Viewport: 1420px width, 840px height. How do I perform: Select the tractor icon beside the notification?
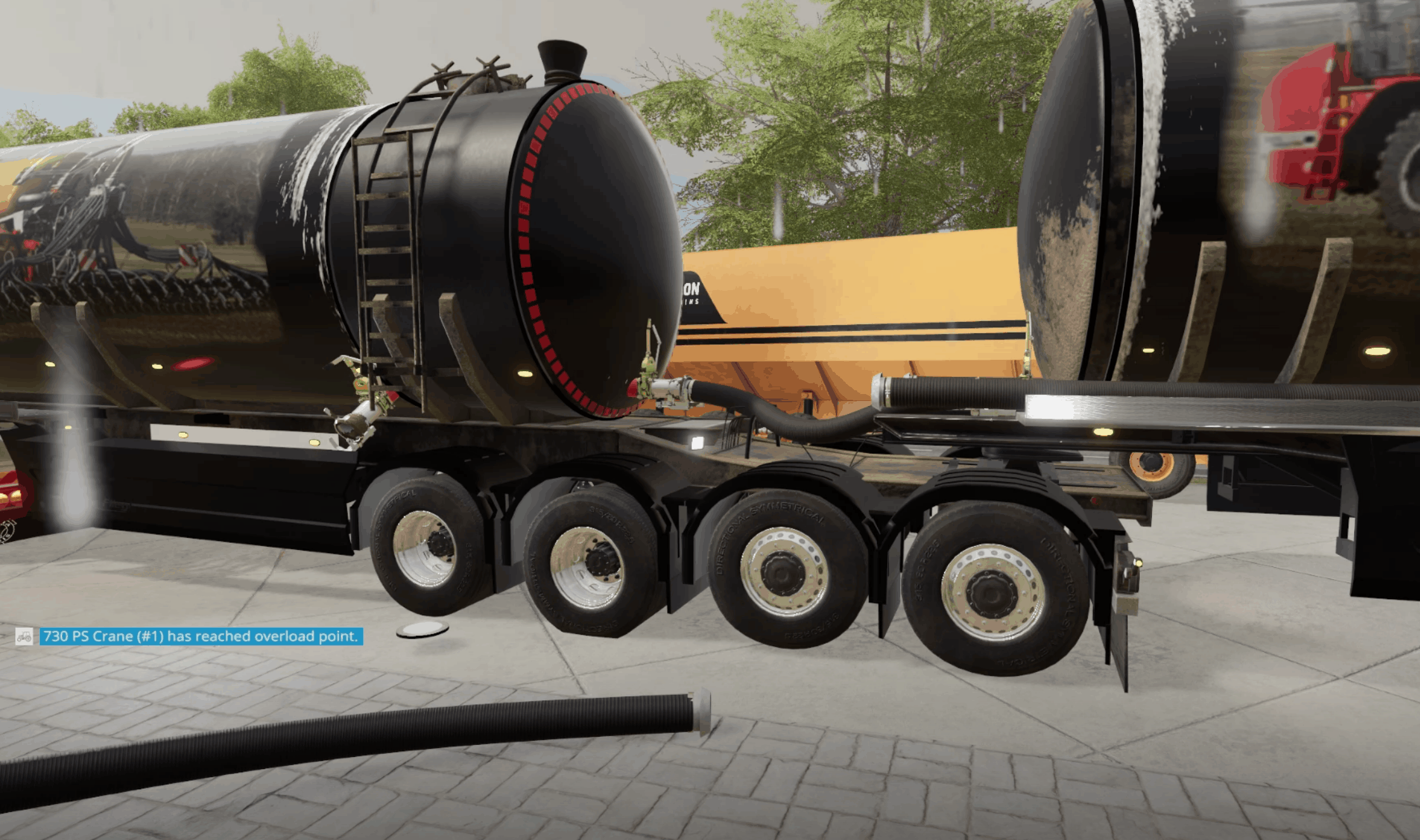[x=24, y=636]
